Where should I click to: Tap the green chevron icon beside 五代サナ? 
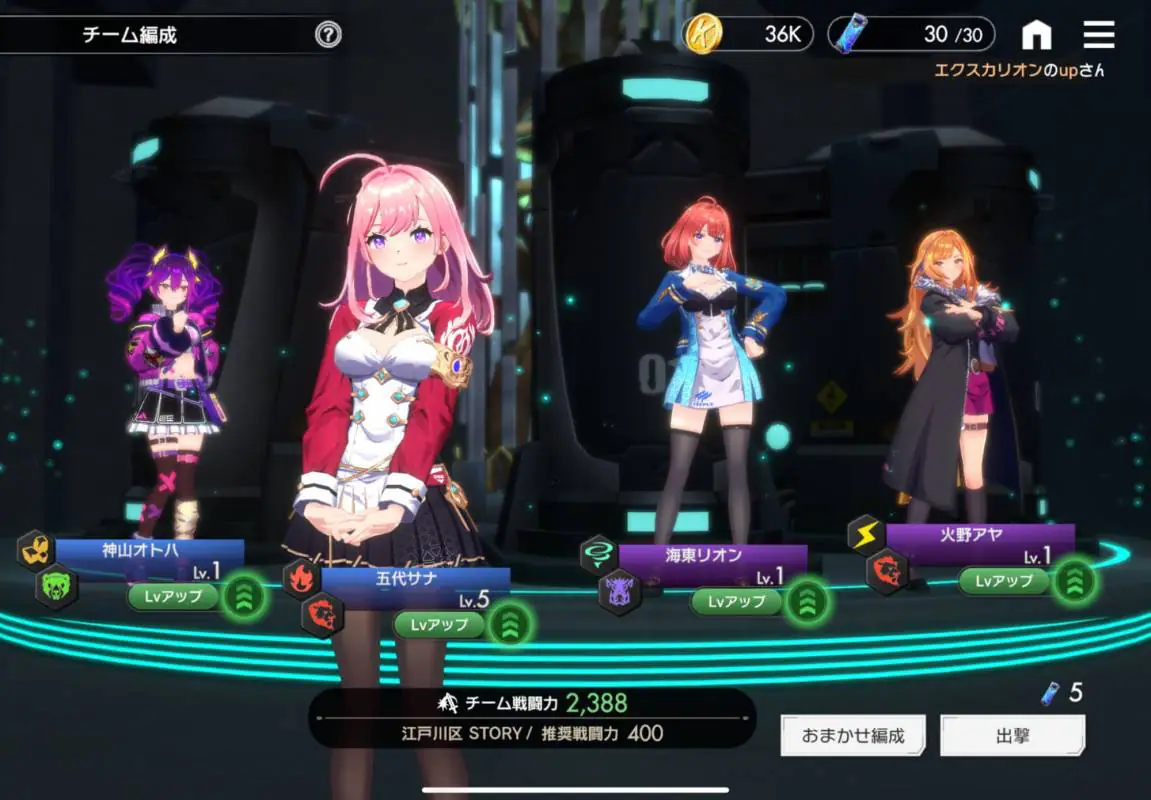point(510,625)
